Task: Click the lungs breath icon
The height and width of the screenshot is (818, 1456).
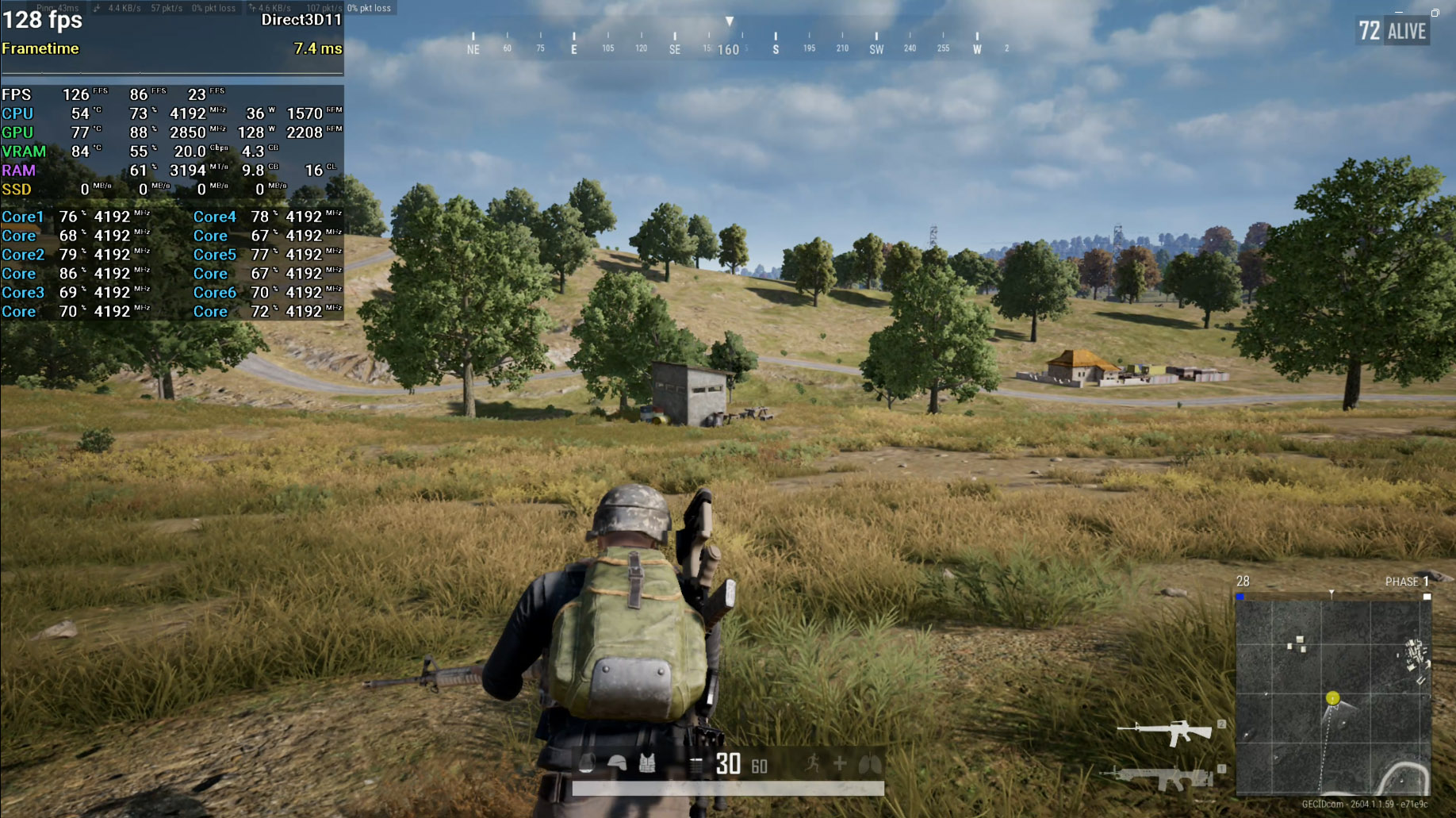Action: click(x=870, y=764)
